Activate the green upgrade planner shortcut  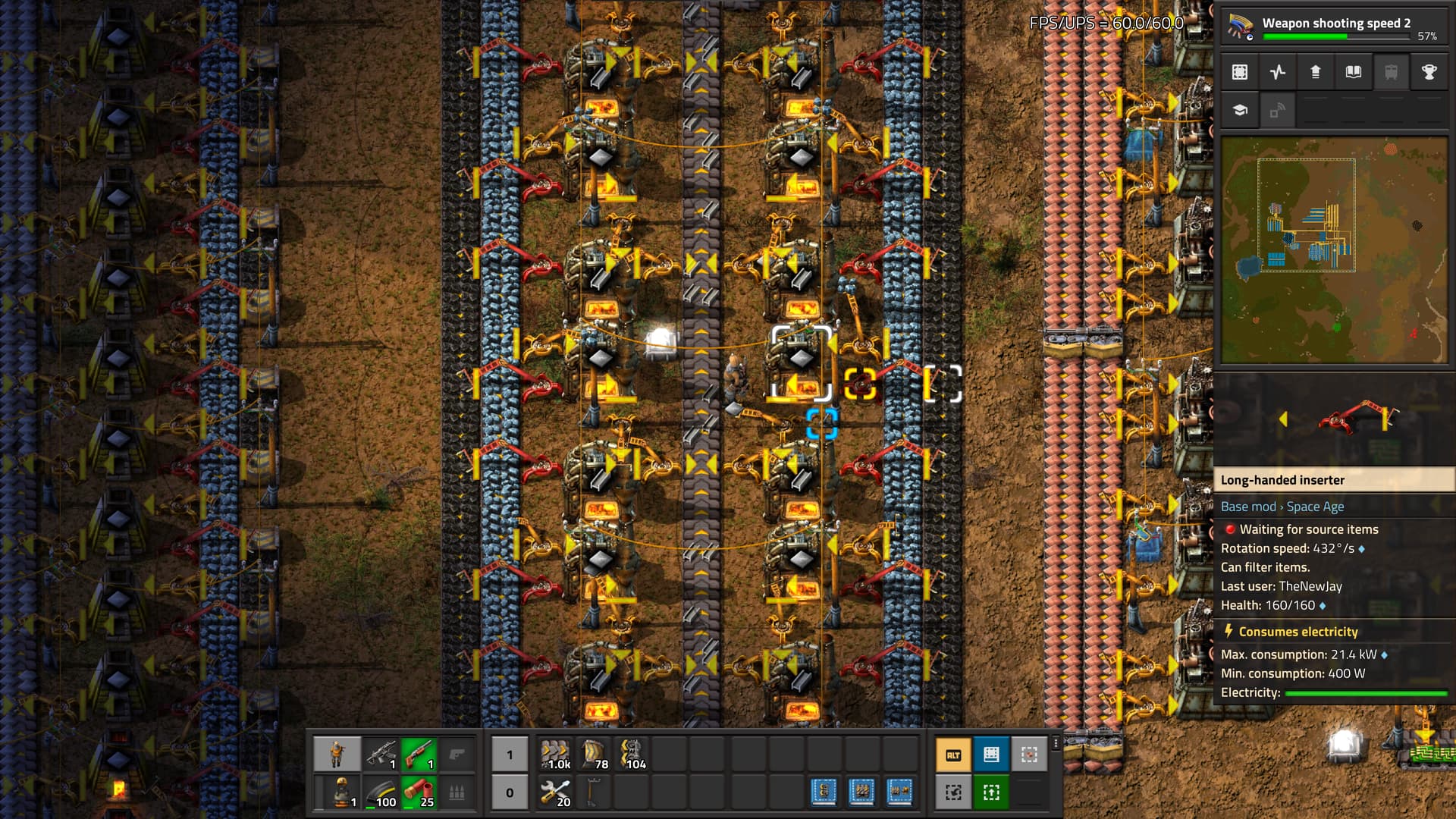[x=991, y=792]
